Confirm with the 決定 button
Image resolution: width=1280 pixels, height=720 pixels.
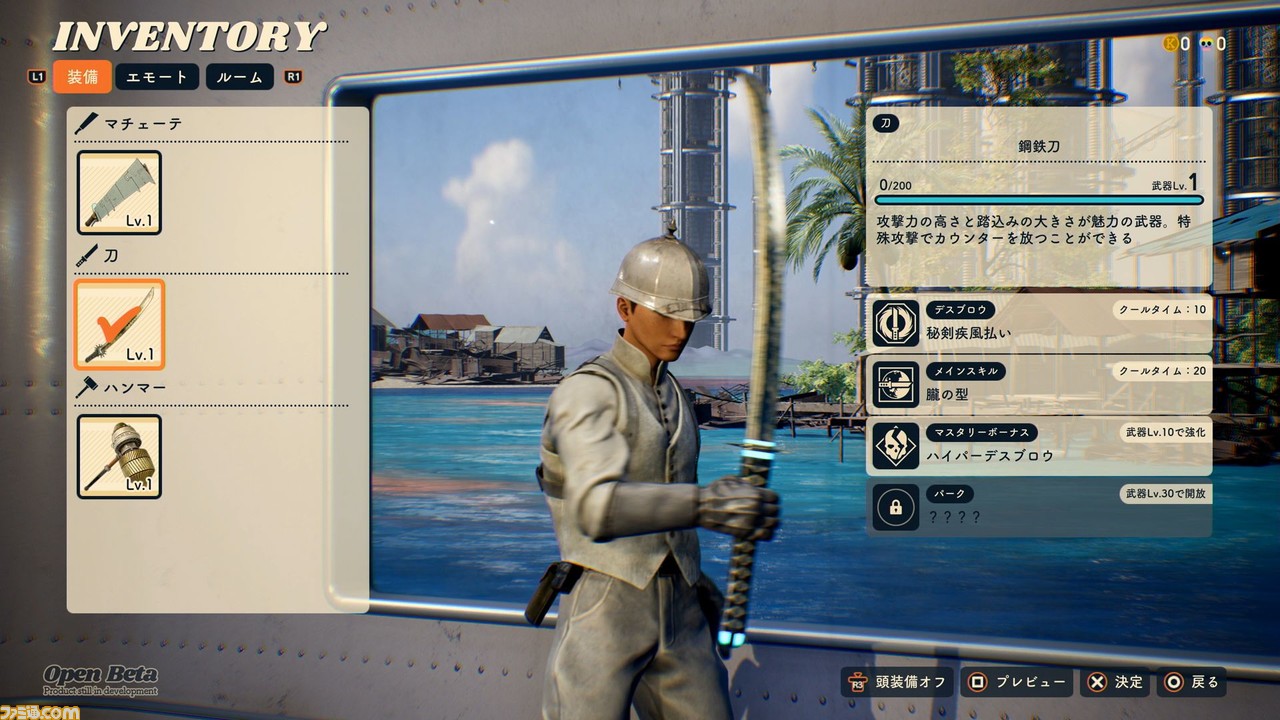[1115, 682]
